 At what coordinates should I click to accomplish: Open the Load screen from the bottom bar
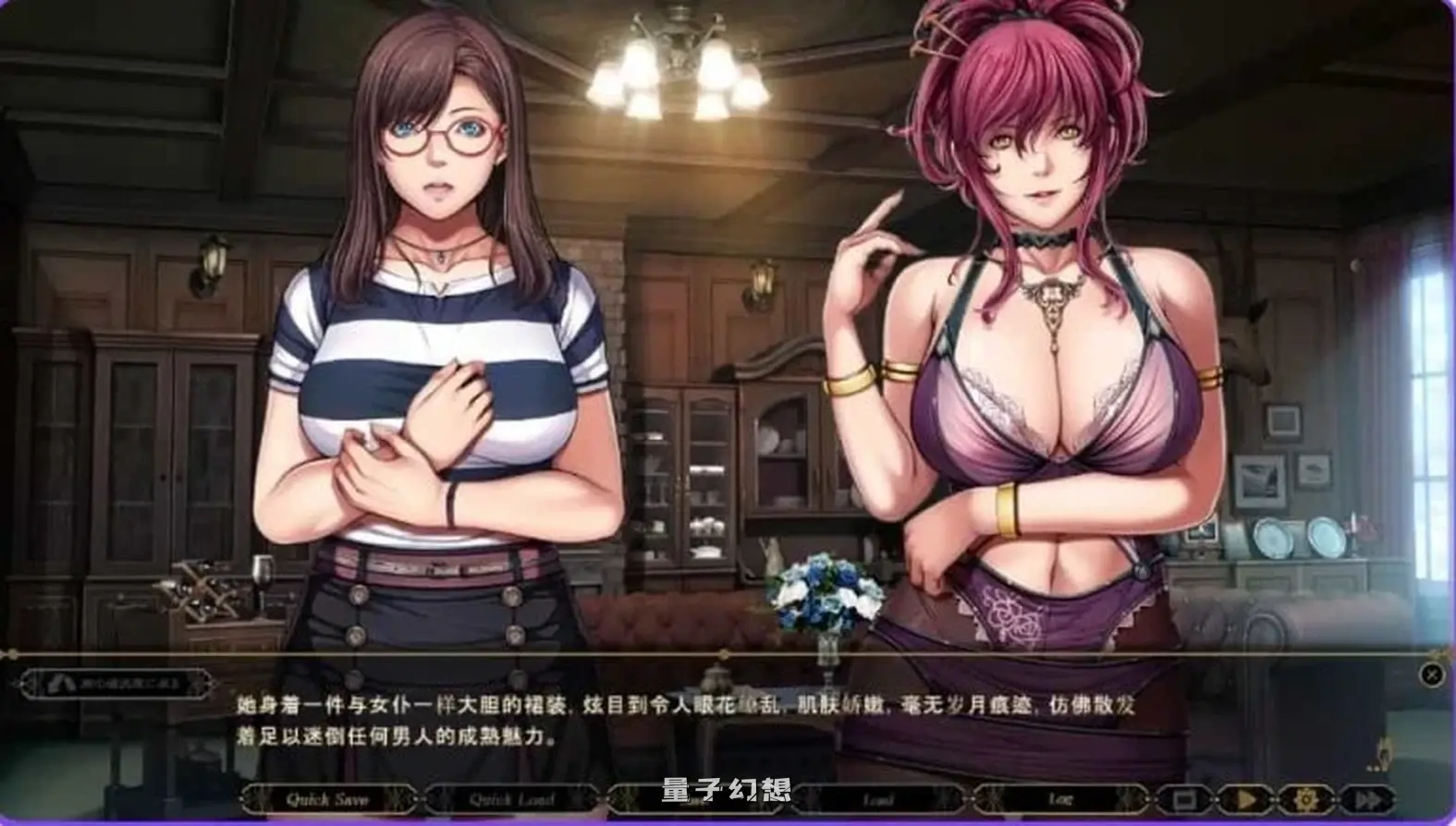[876, 799]
